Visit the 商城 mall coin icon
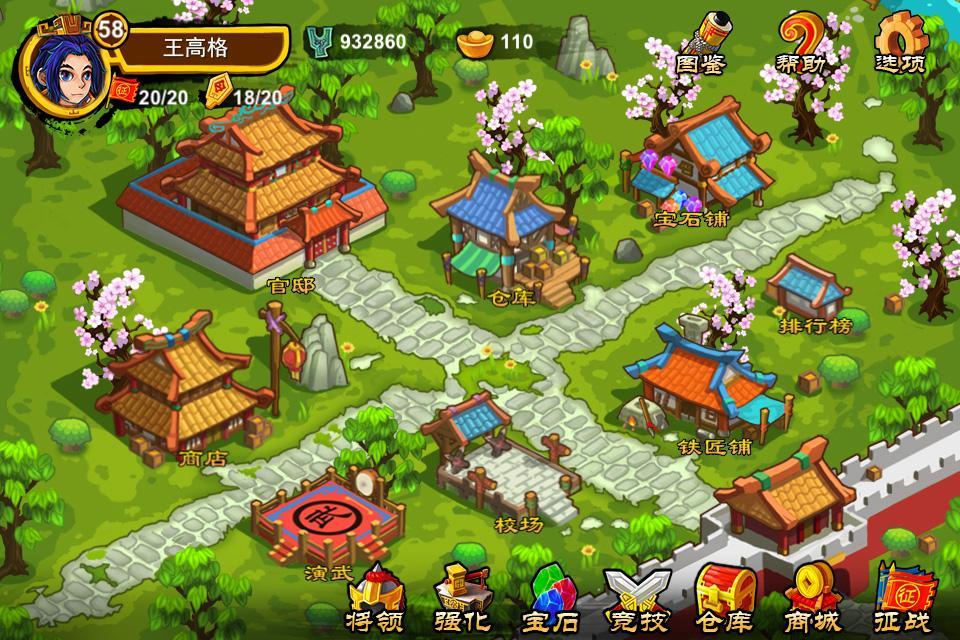Image resolution: width=960 pixels, height=640 pixels. tap(811, 600)
